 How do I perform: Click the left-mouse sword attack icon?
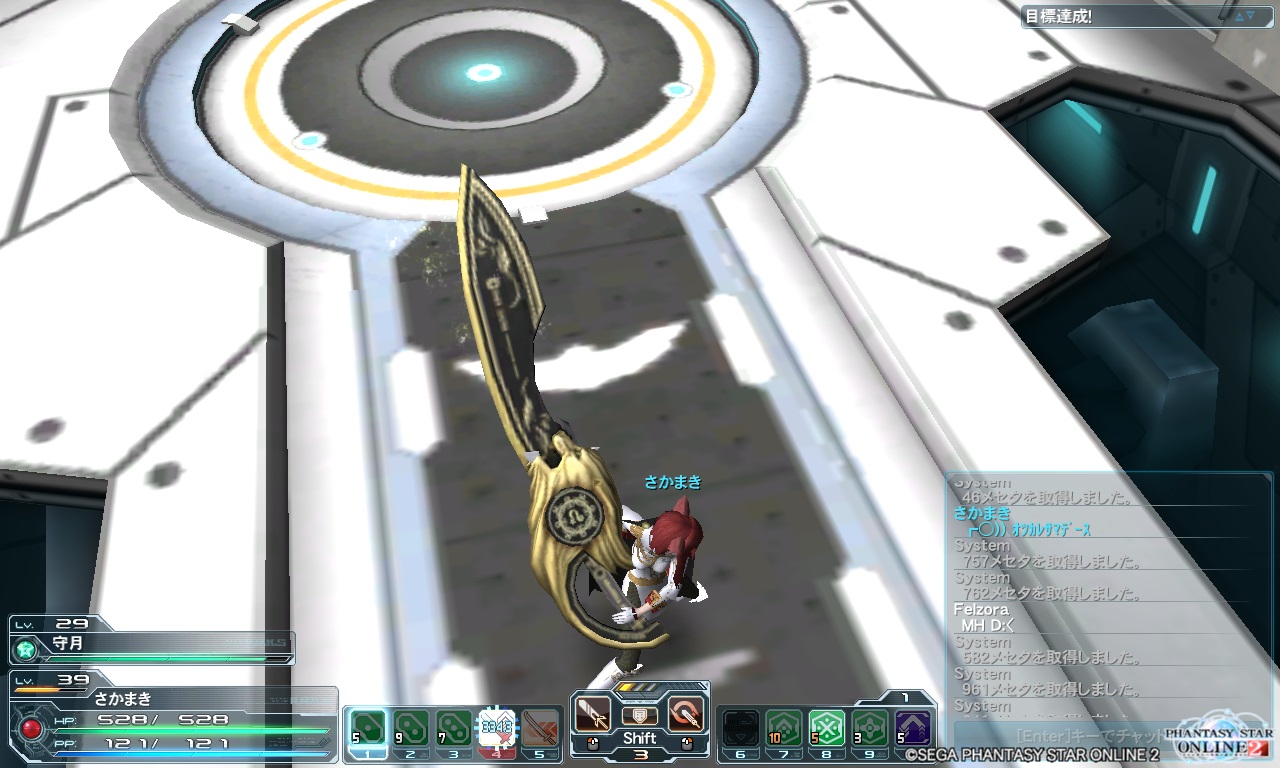(593, 715)
